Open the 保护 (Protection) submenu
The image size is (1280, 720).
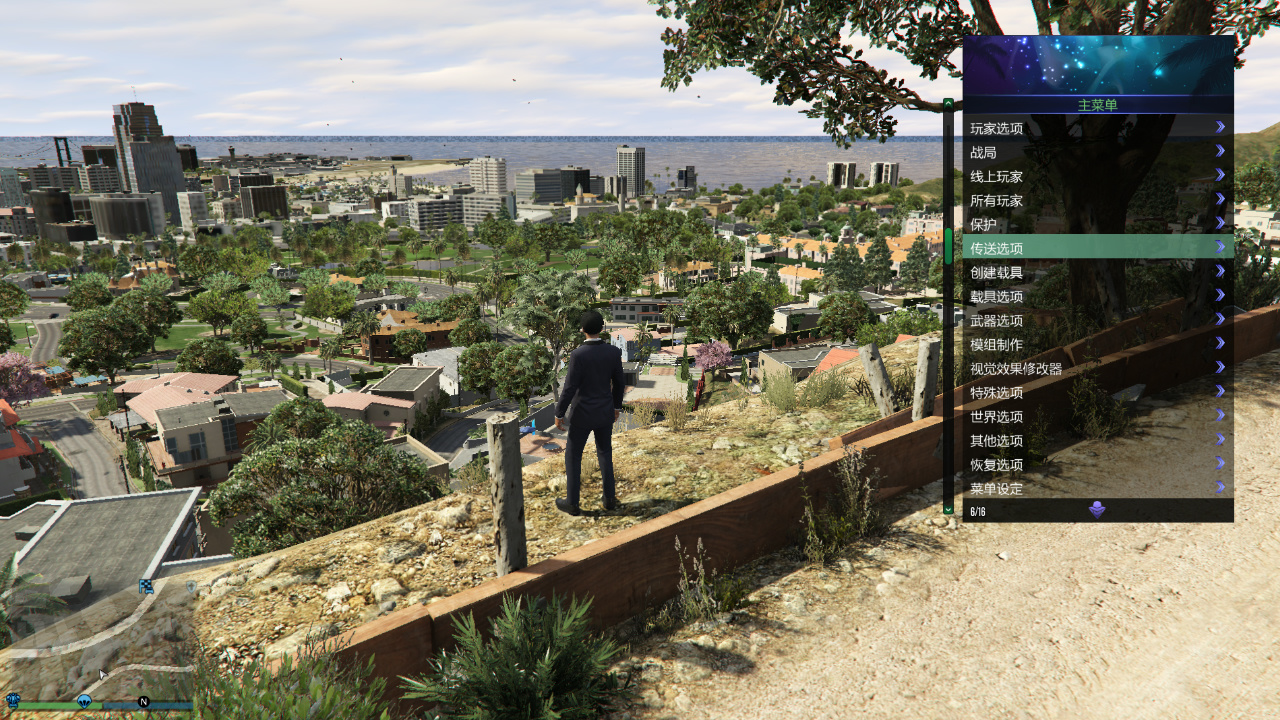(1097, 224)
